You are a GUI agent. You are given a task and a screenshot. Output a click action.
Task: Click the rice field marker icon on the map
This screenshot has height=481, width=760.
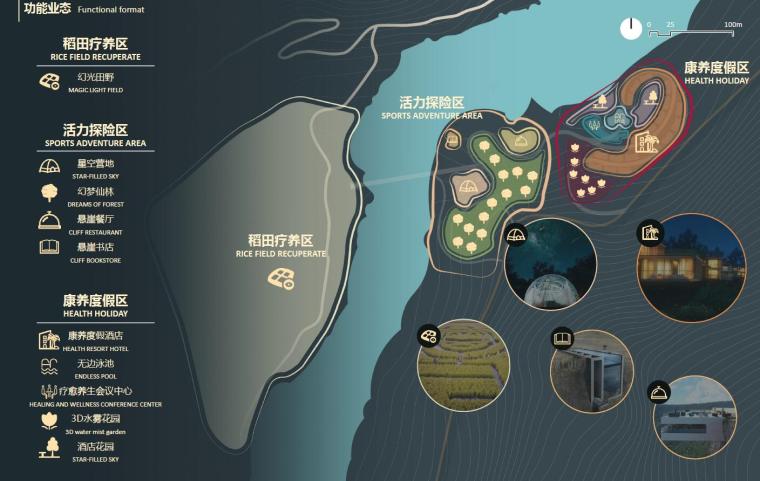coord(281,278)
